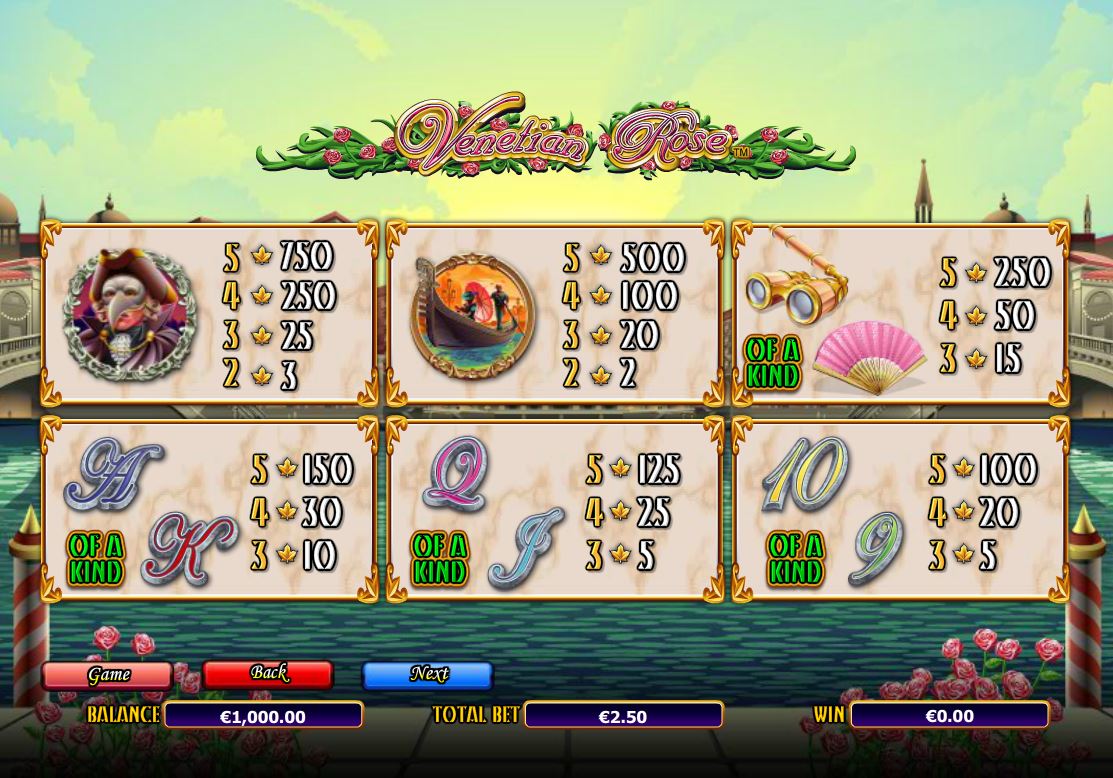Go to the previous paytable page with Back
1113x778 pixels.
[x=267, y=674]
